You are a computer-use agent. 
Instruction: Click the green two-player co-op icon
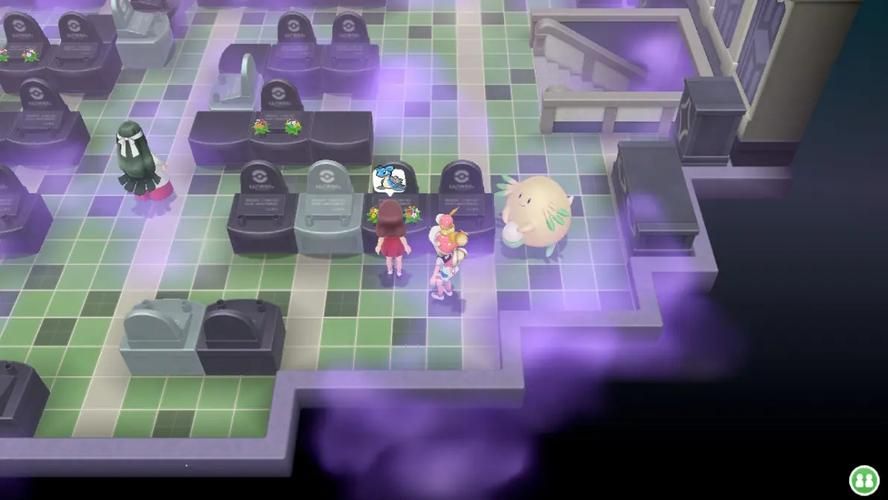click(x=863, y=479)
